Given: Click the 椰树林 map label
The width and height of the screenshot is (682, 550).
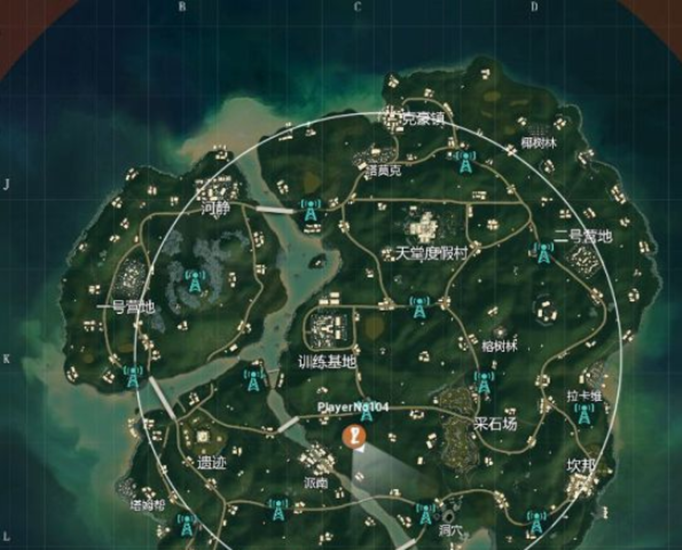Looking at the screenshot, I should [538, 142].
